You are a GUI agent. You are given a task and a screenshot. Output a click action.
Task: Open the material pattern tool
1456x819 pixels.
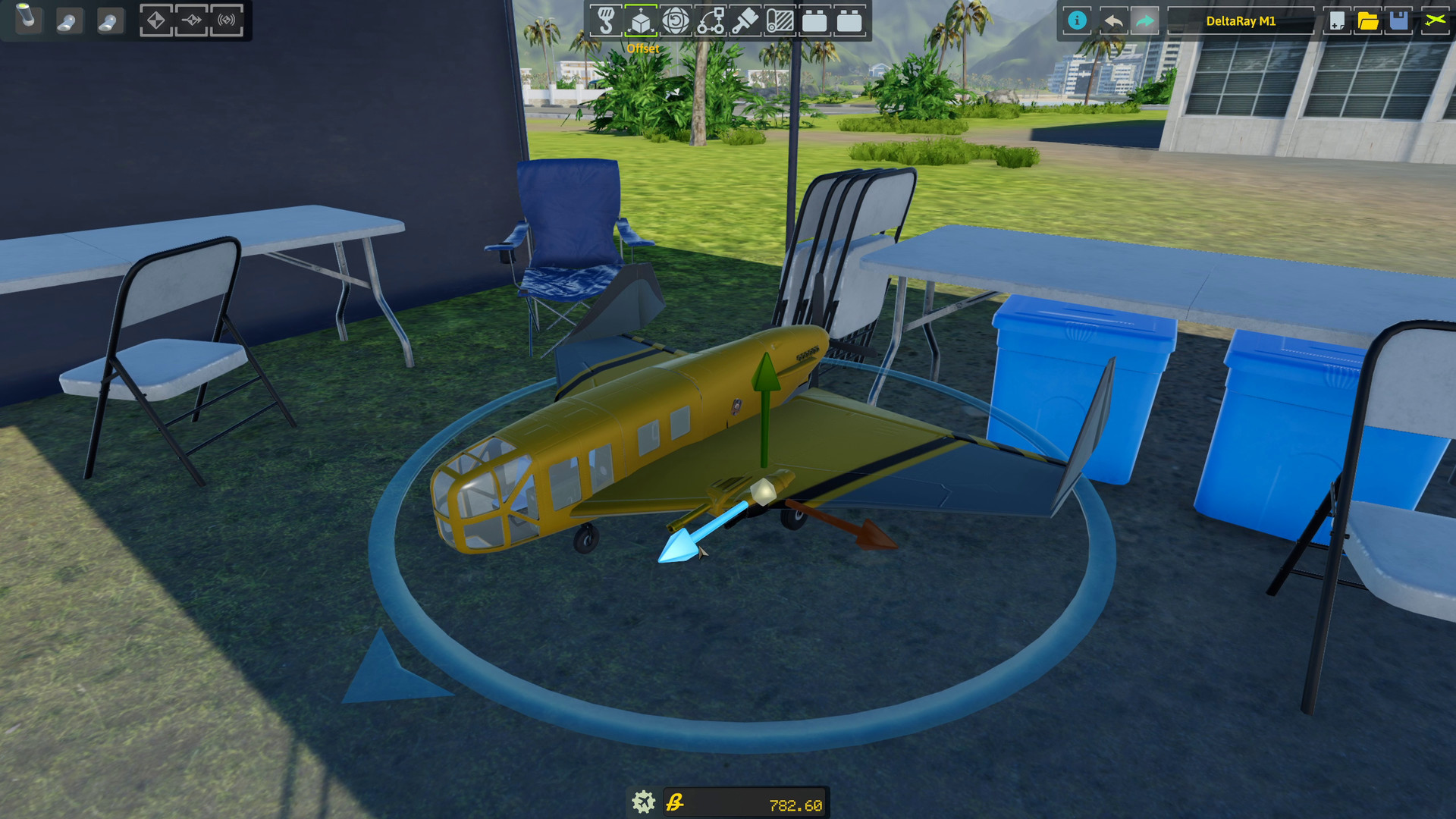[x=782, y=21]
